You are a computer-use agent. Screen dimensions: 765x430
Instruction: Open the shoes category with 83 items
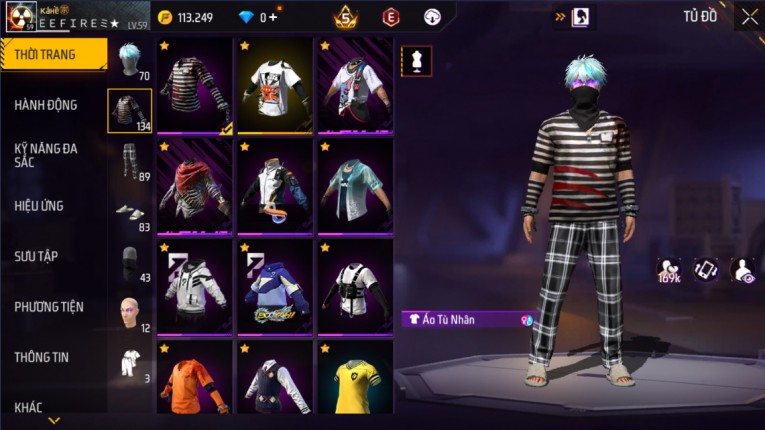pyautogui.click(x=130, y=212)
